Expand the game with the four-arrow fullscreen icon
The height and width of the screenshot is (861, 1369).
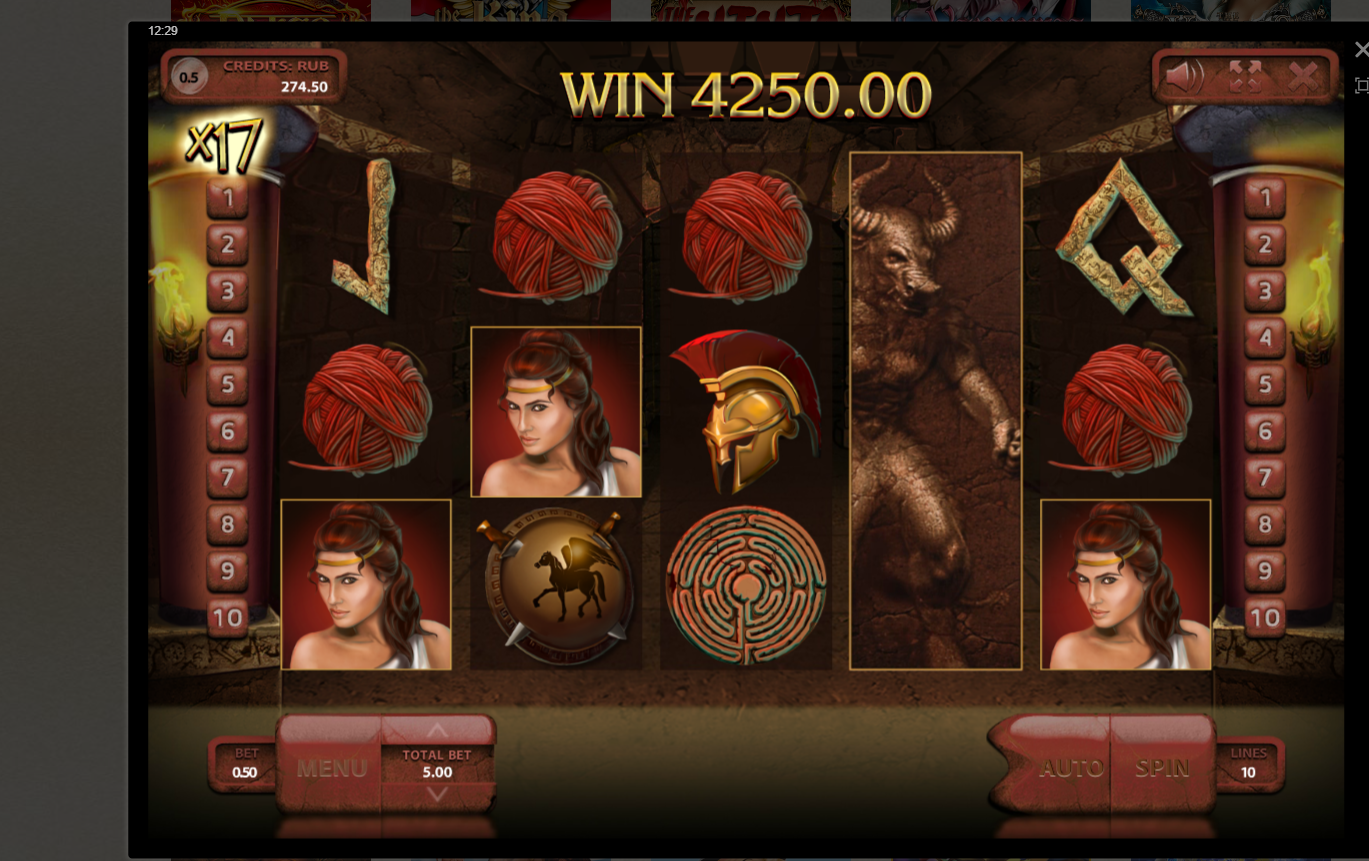tap(1245, 76)
